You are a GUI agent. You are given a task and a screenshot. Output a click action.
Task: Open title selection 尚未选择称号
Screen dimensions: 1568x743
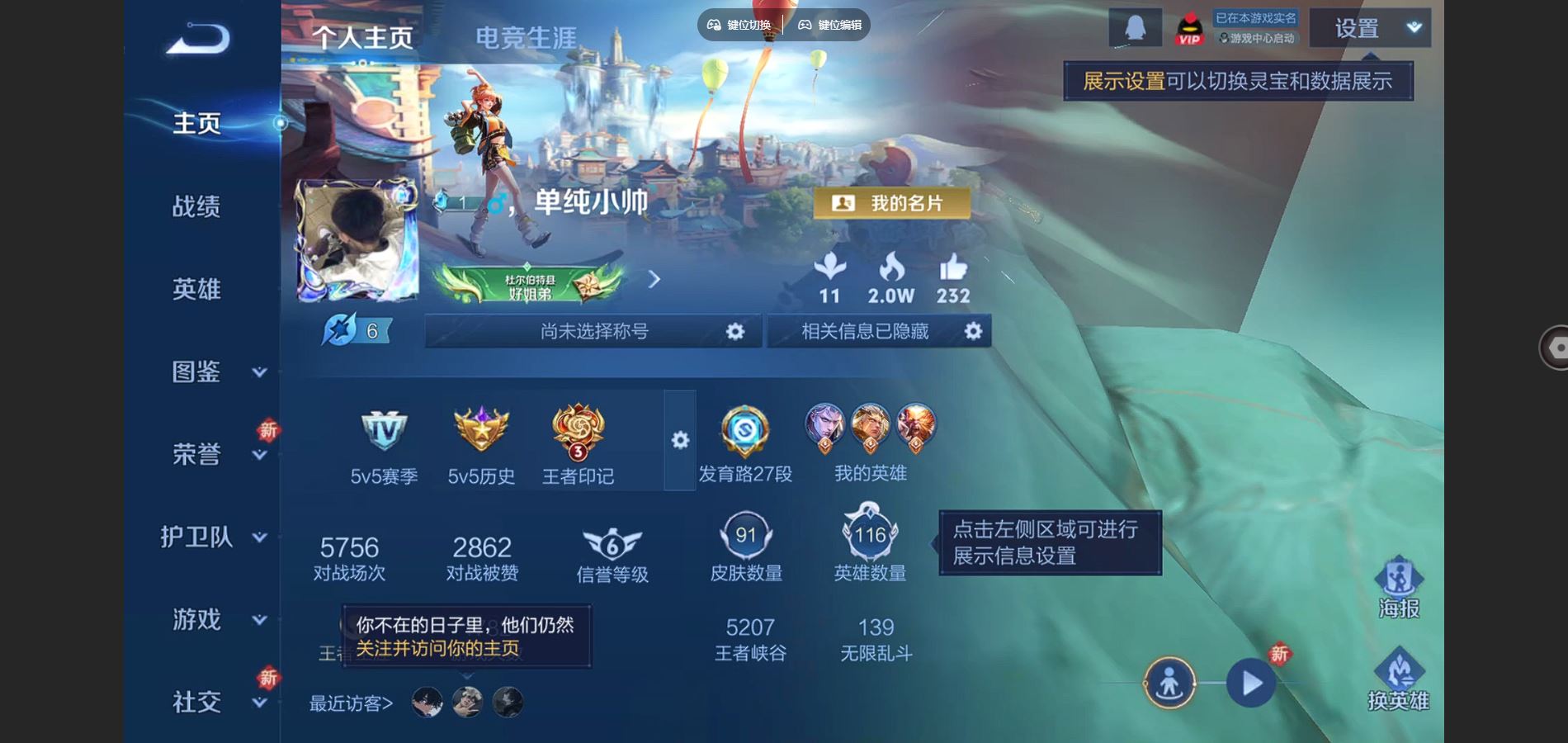pos(593,331)
